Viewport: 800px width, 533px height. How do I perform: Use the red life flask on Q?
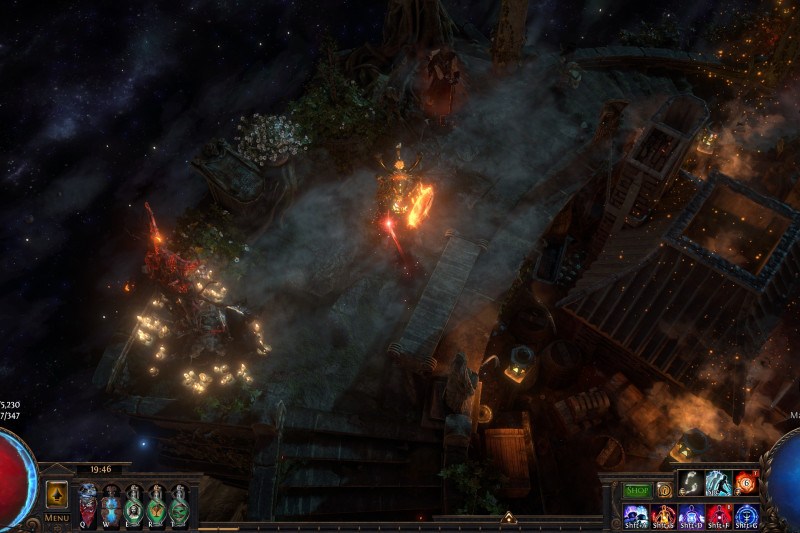click(x=88, y=503)
